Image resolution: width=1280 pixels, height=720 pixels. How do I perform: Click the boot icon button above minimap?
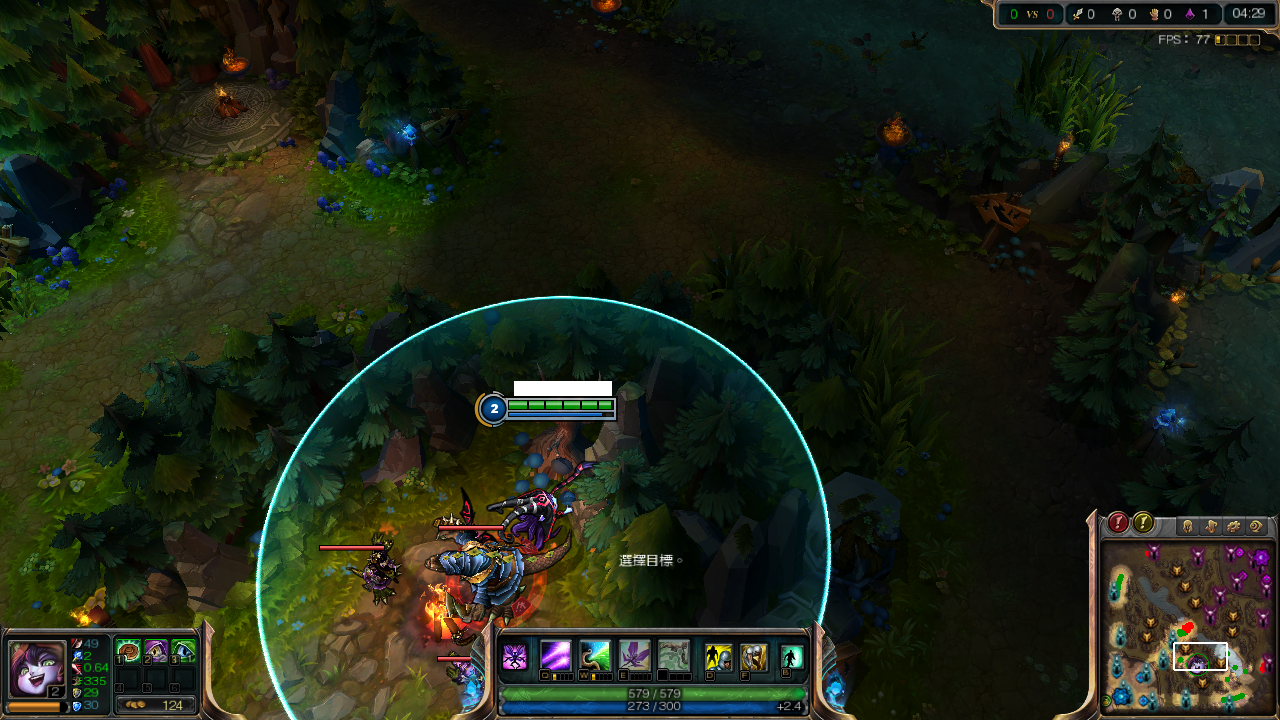[1210, 526]
